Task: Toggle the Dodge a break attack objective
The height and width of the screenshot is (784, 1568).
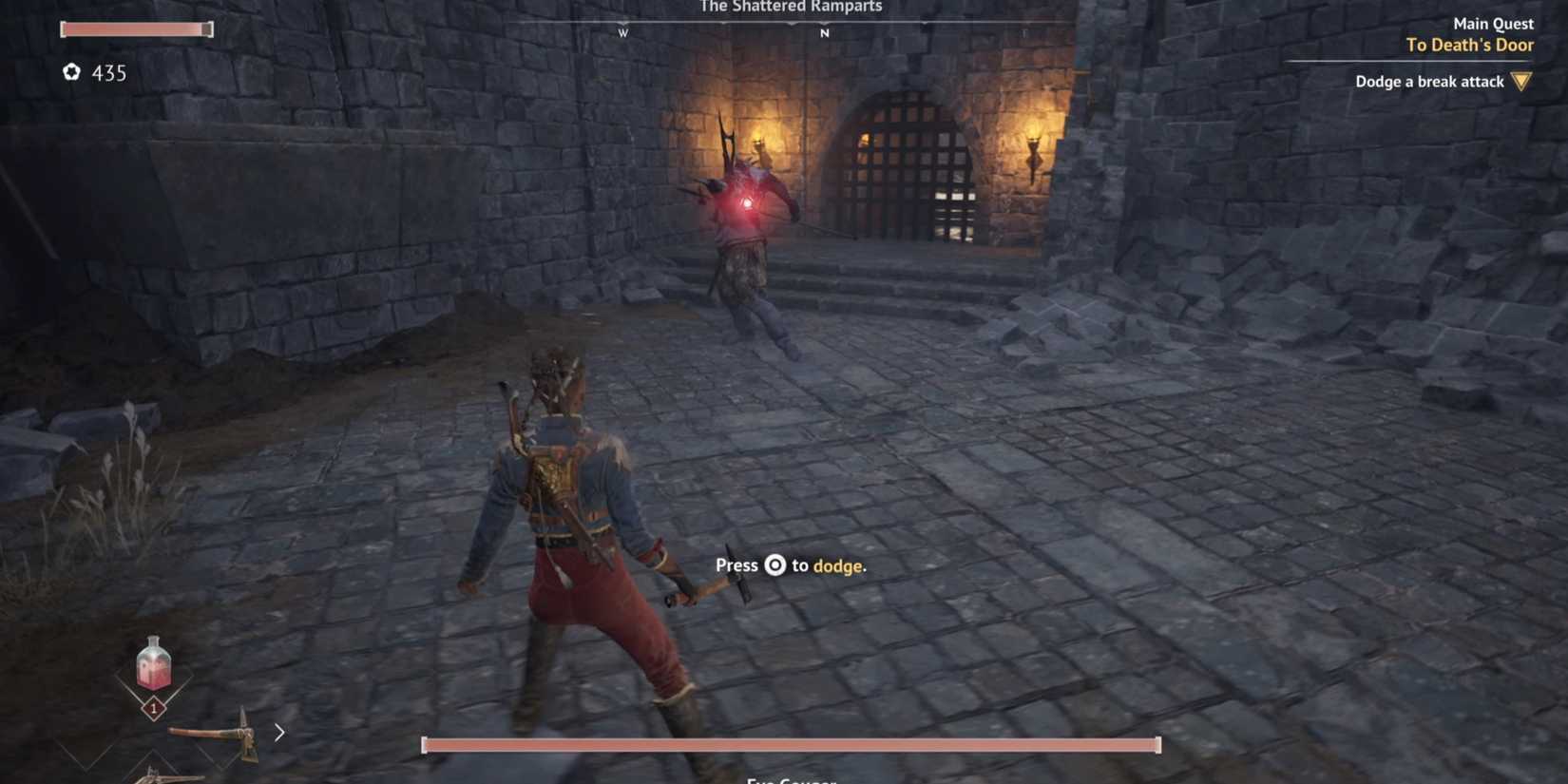Action: 1428,82
